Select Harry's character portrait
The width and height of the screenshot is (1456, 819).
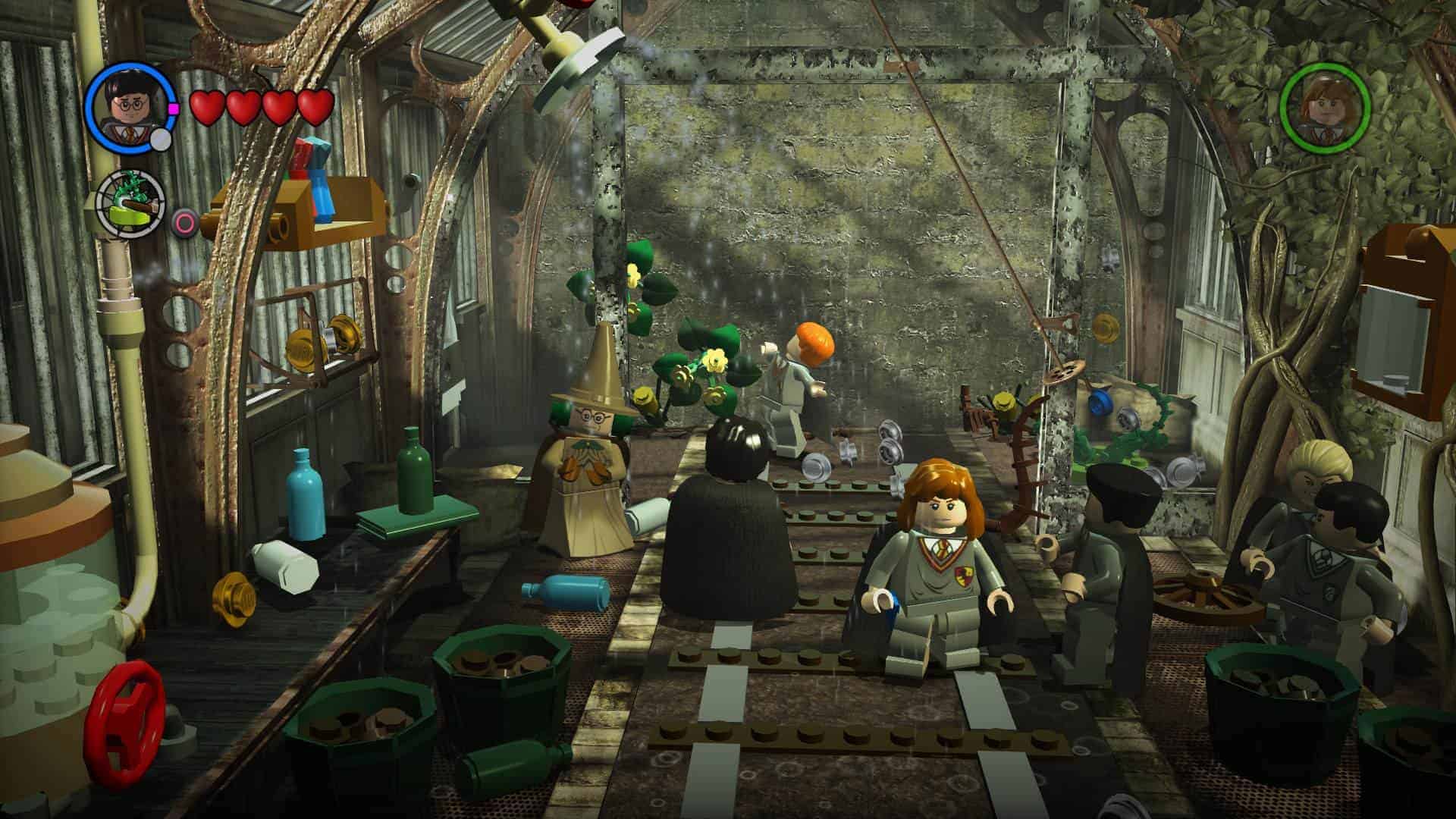[127, 105]
